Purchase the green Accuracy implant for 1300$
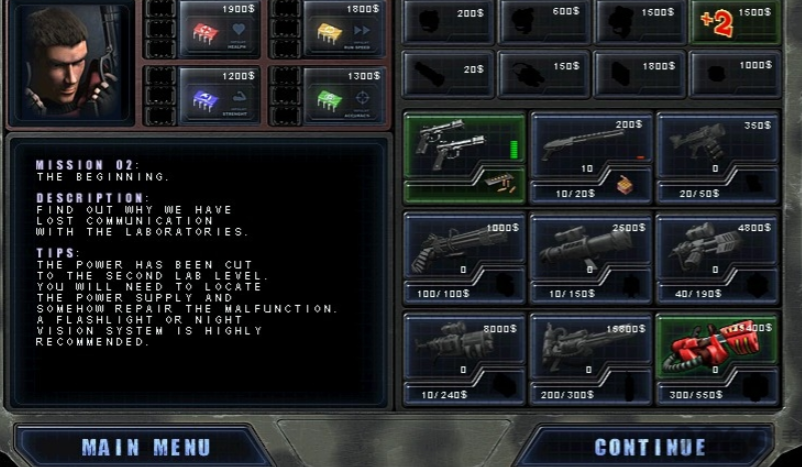Viewport: 802px width, 467px height. coord(343,96)
